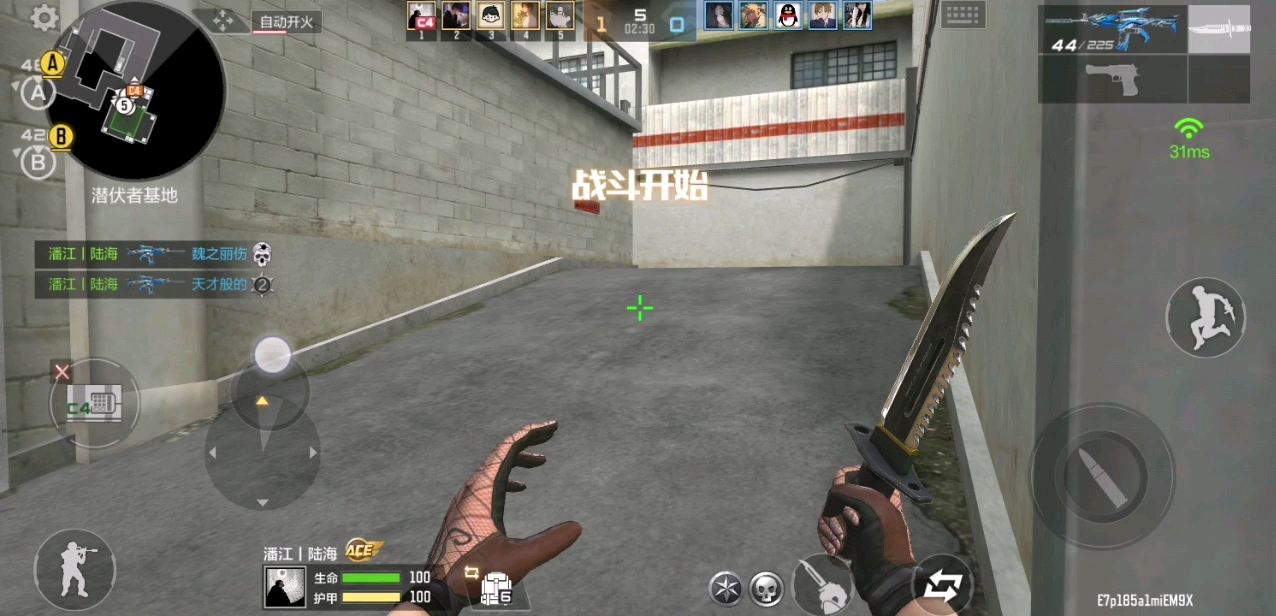Open the settings gear menu
This screenshot has width=1276, height=616.
point(44,17)
